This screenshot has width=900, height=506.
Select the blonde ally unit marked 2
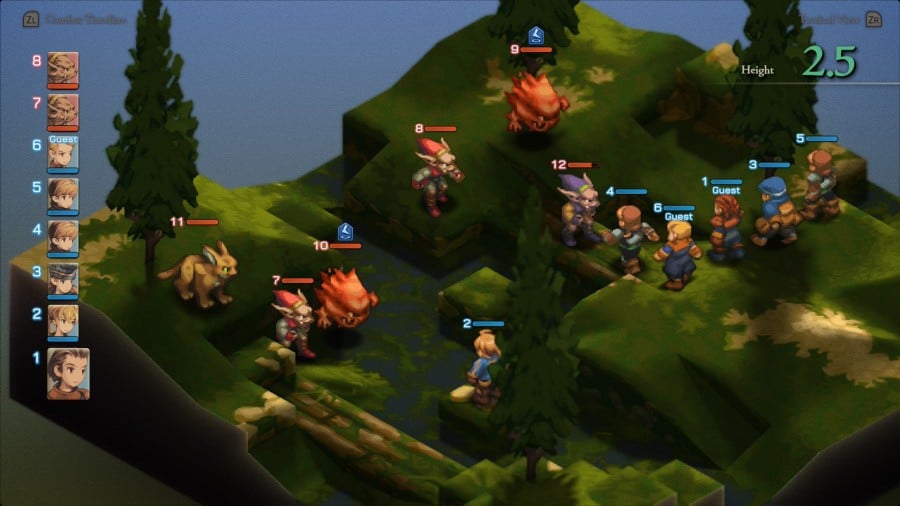(x=483, y=366)
